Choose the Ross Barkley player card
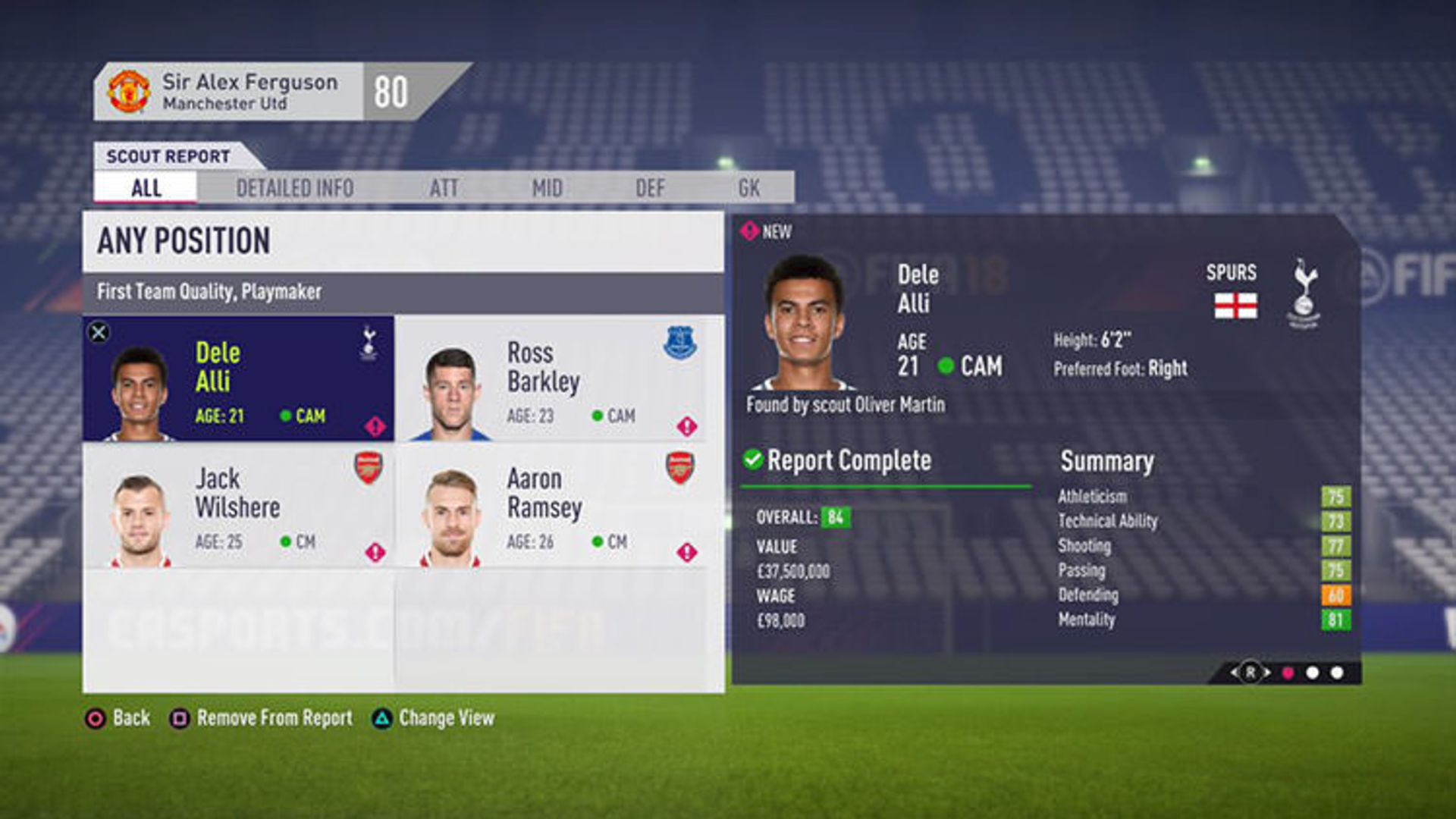Screen dimensions: 1456x819 tap(551, 379)
